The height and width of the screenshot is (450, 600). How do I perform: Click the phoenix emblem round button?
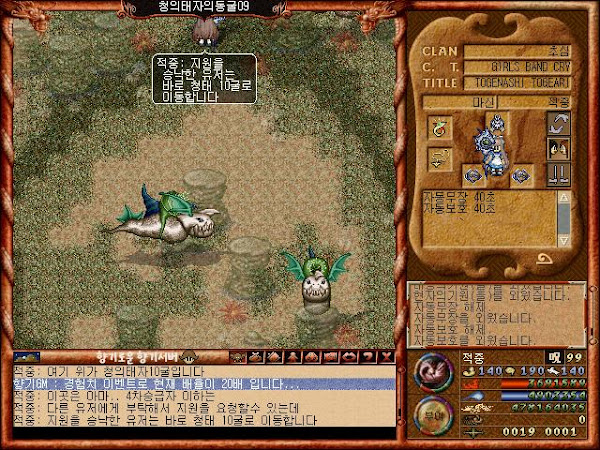coord(432,370)
